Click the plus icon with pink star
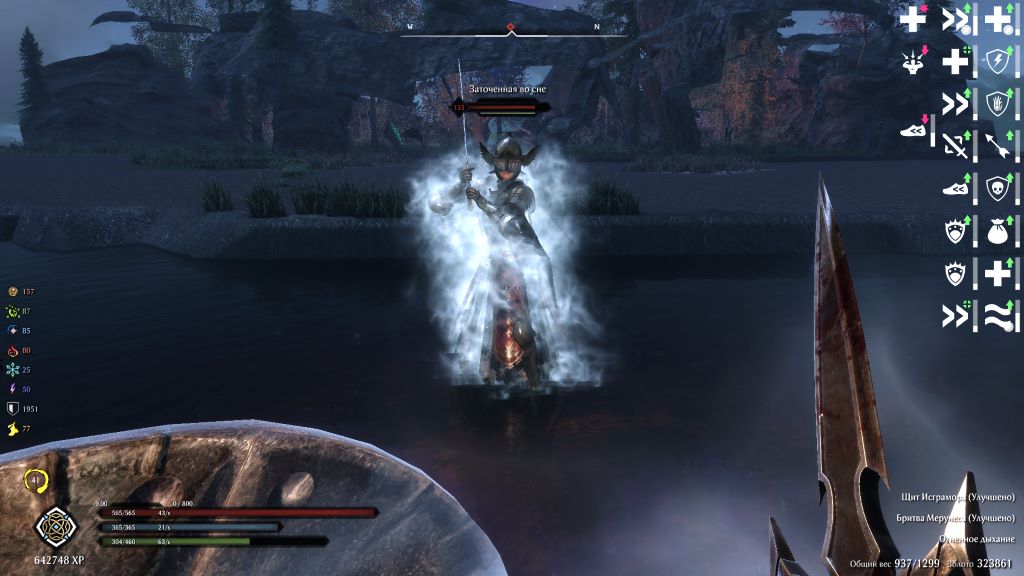This screenshot has width=1024, height=576. 913,18
